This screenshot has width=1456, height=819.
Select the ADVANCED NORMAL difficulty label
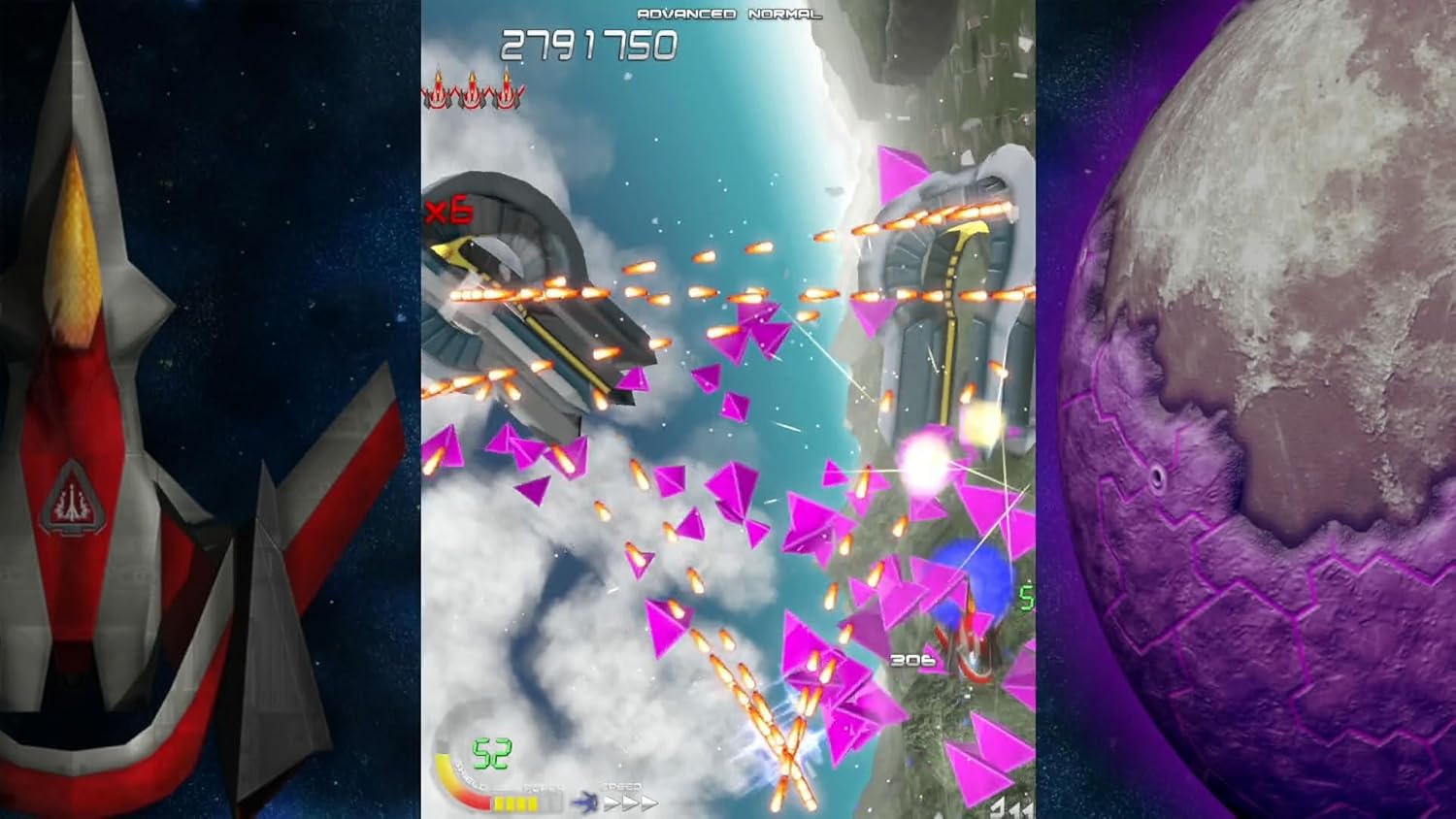(728, 14)
